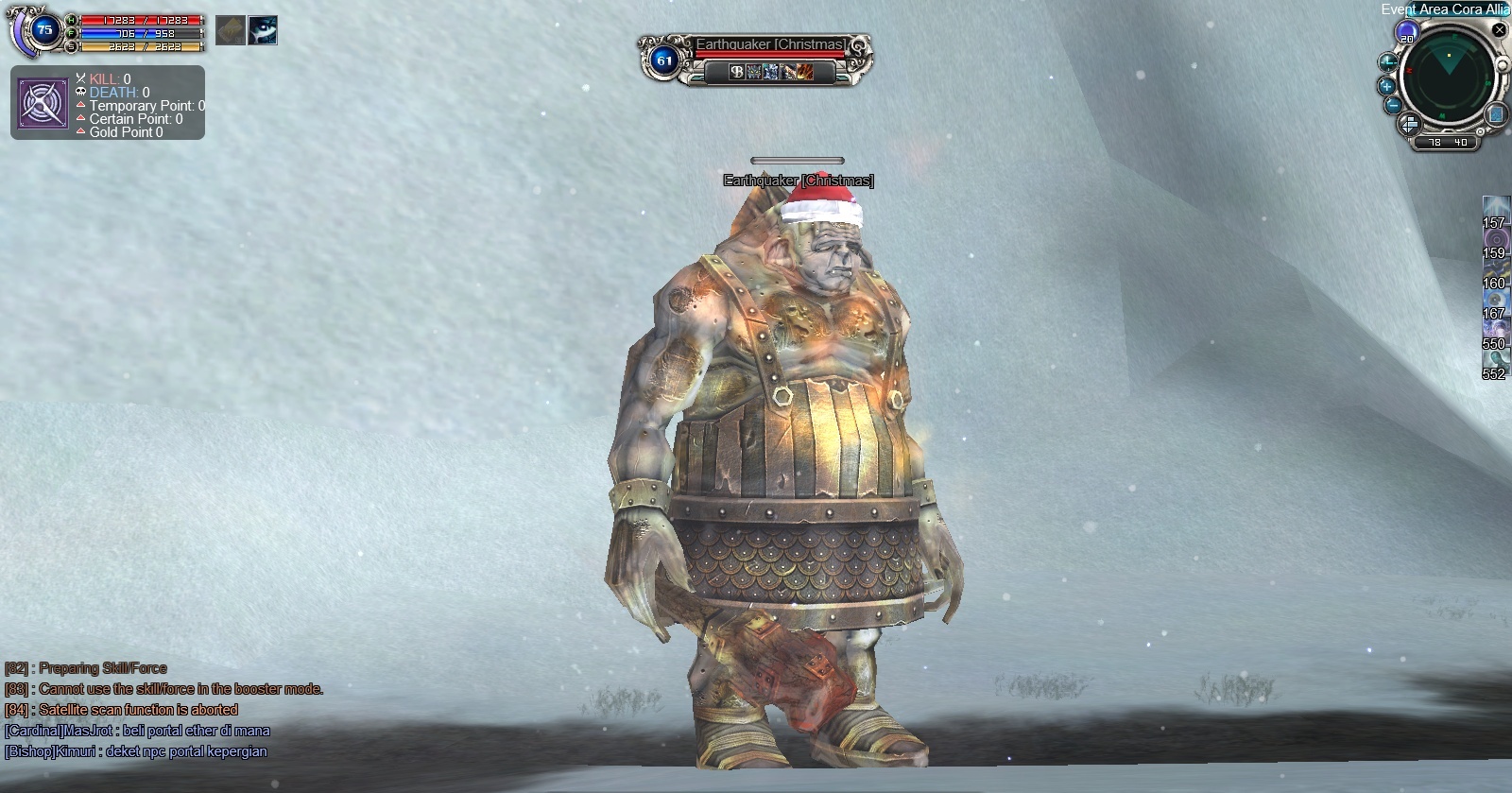
Task: Zoom out the radar with the minus button
Action: (1392, 105)
